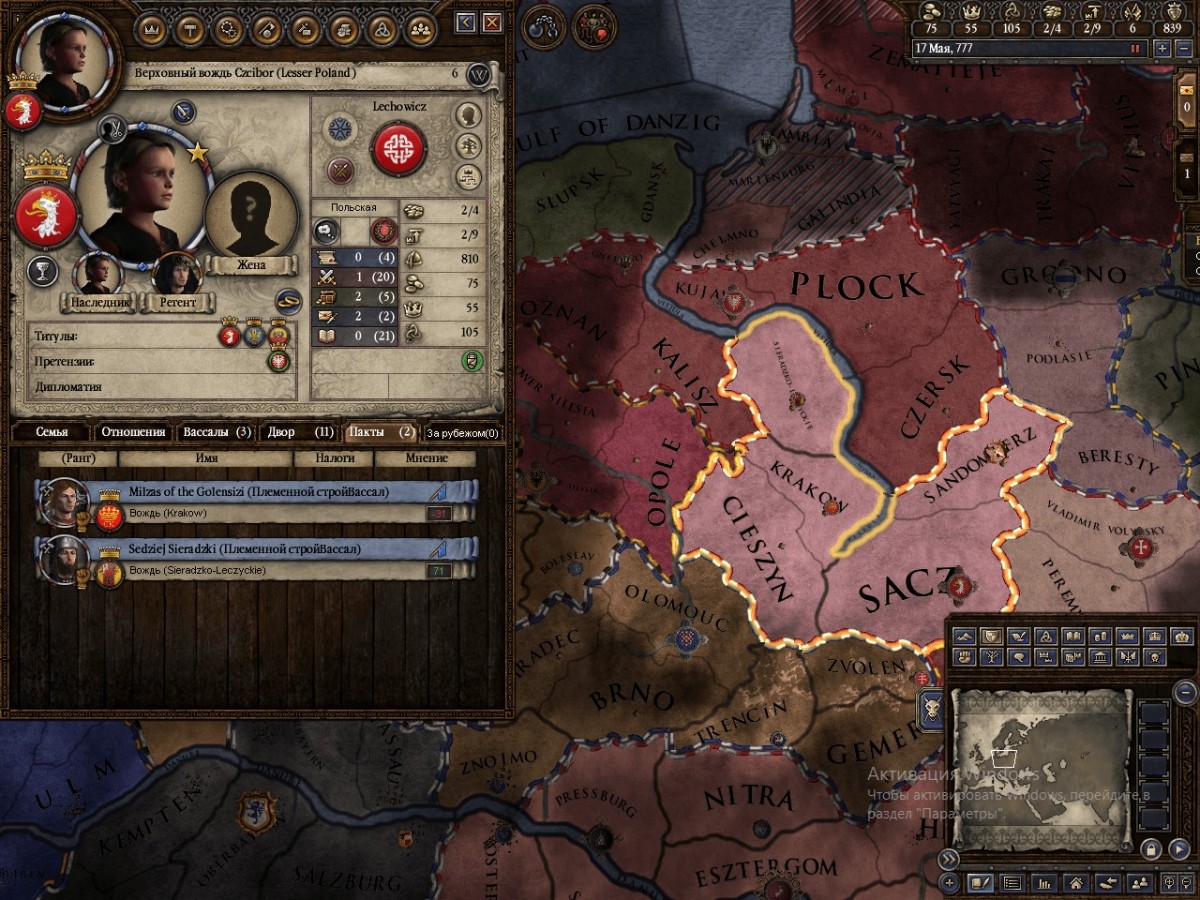The height and width of the screenshot is (900, 1200).
Task: Open the За рубежом tab
Action: coord(463,433)
